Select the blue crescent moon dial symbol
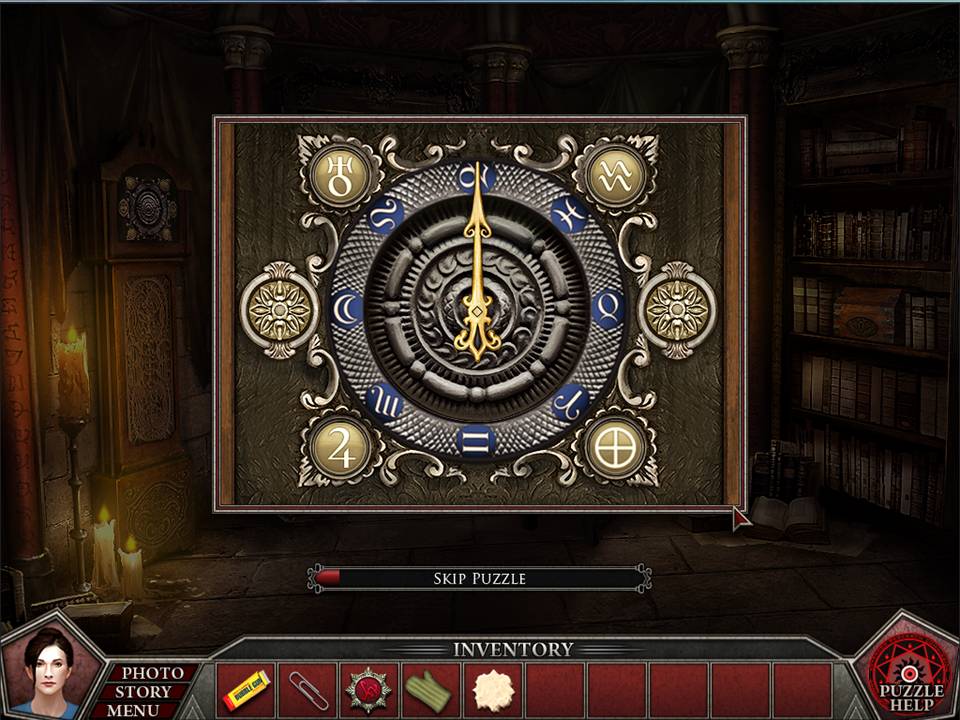This screenshot has width=960, height=720. click(348, 308)
